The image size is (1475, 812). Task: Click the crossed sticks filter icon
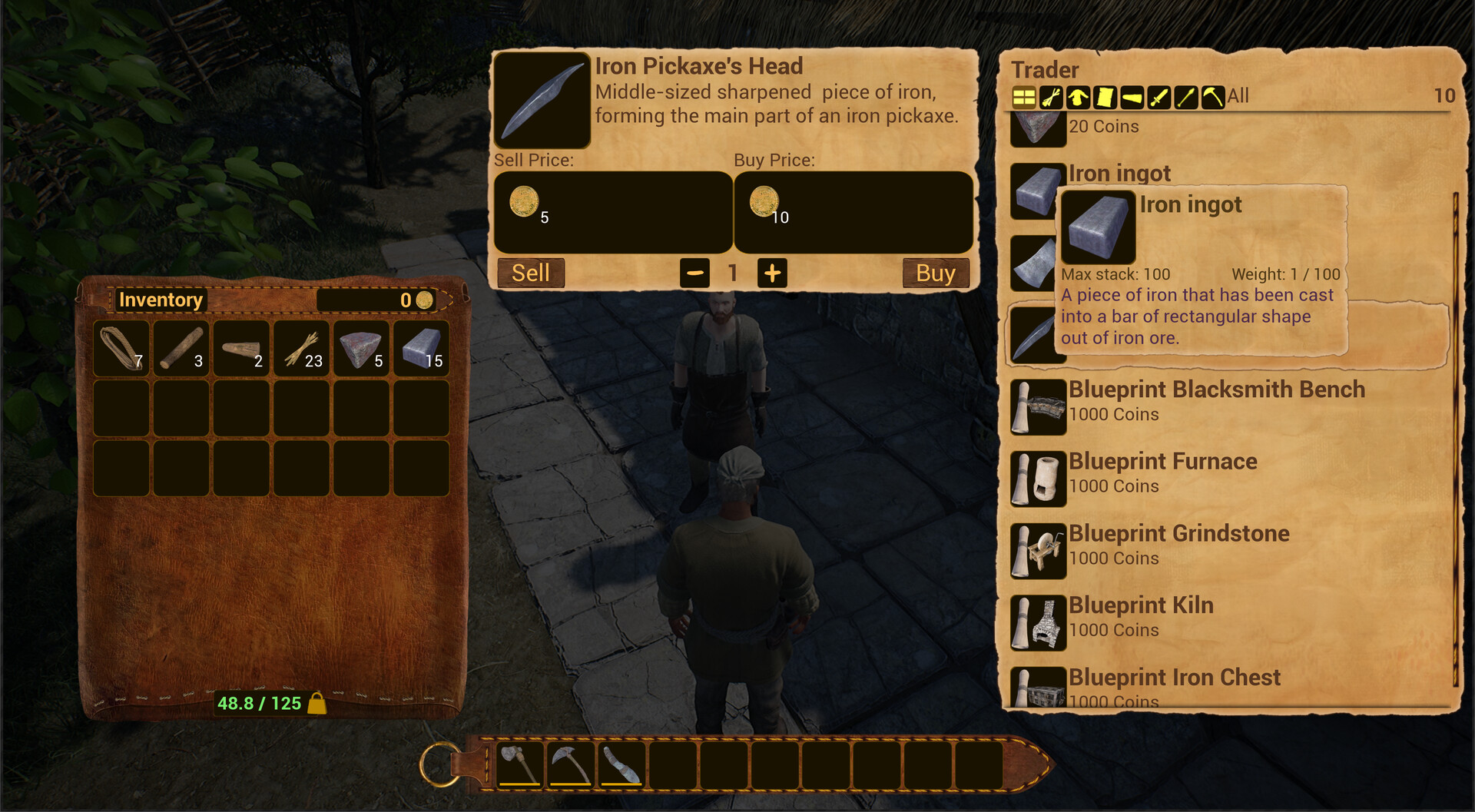coord(1050,98)
